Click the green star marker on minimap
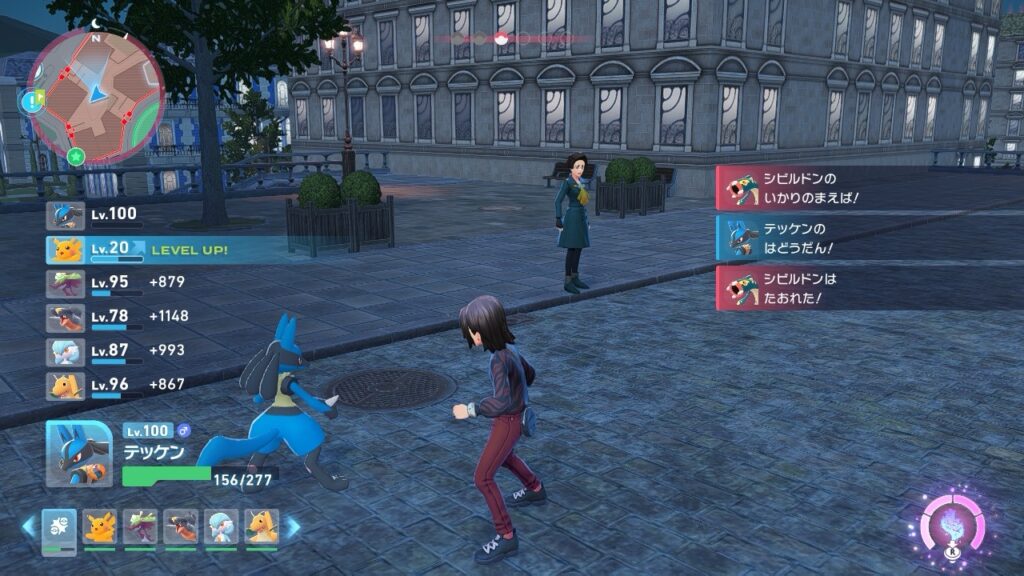The height and width of the screenshot is (576, 1024). (76, 155)
